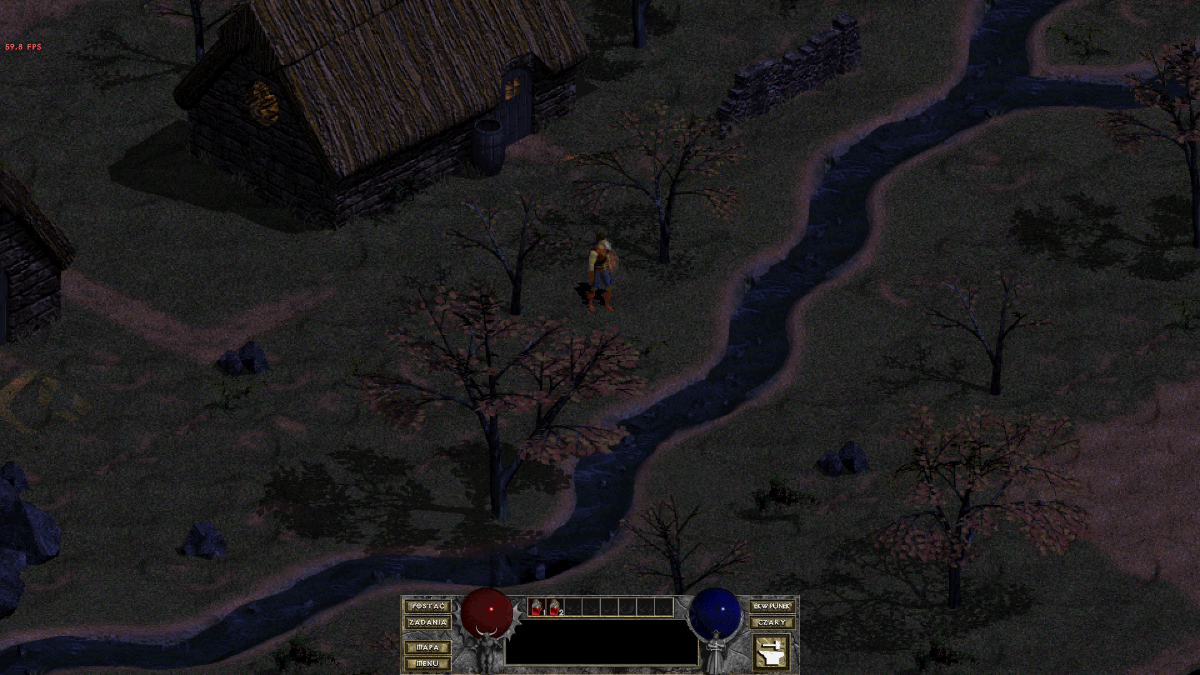Toggle the Mapa automap button

point(427,647)
